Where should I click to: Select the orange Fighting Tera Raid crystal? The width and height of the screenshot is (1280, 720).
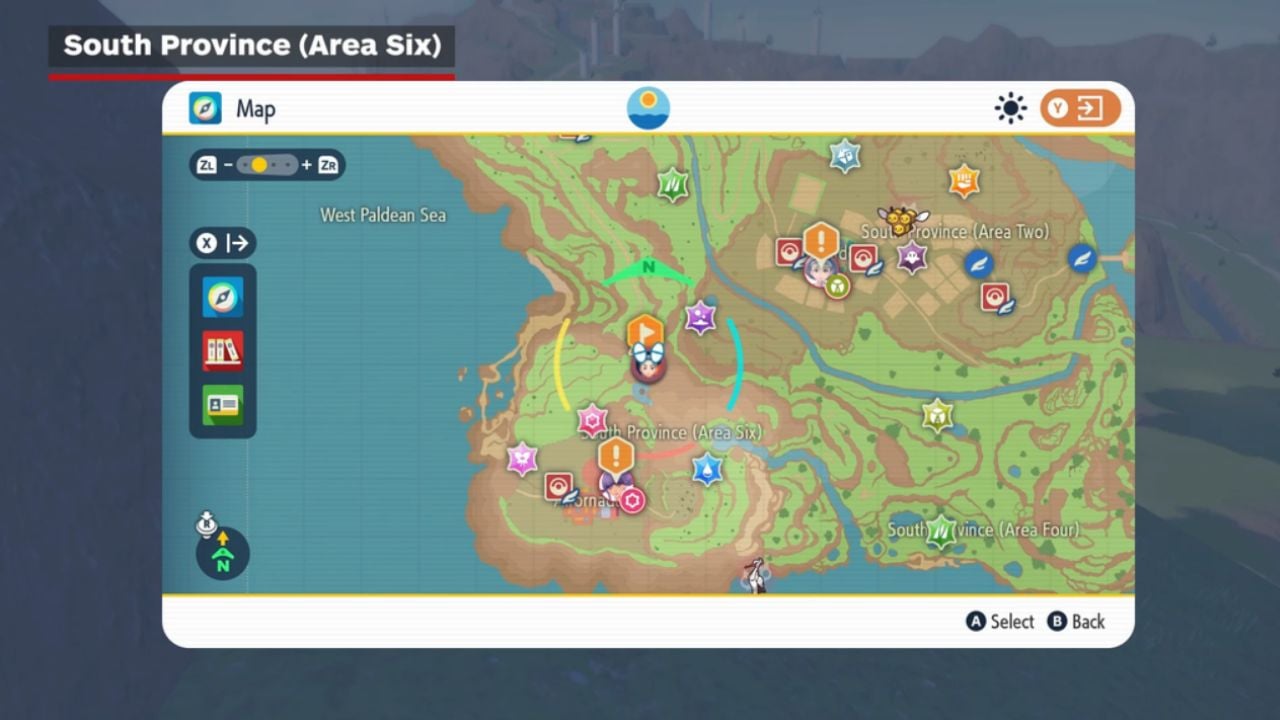(x=964, y=181)
